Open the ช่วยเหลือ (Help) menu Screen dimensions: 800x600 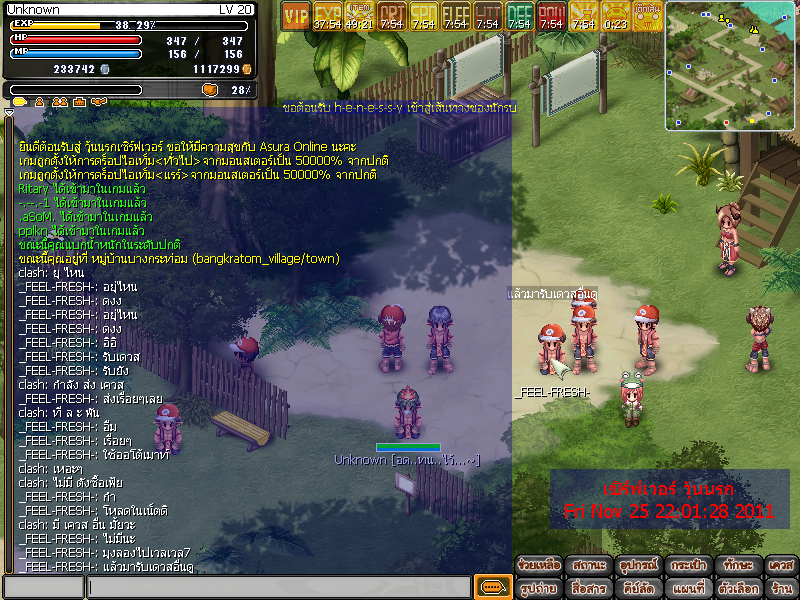(539, 565)
